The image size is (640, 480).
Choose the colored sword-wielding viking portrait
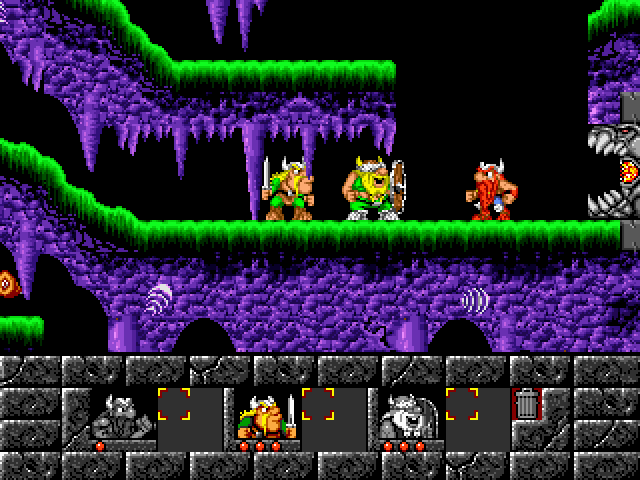(266, 412)
